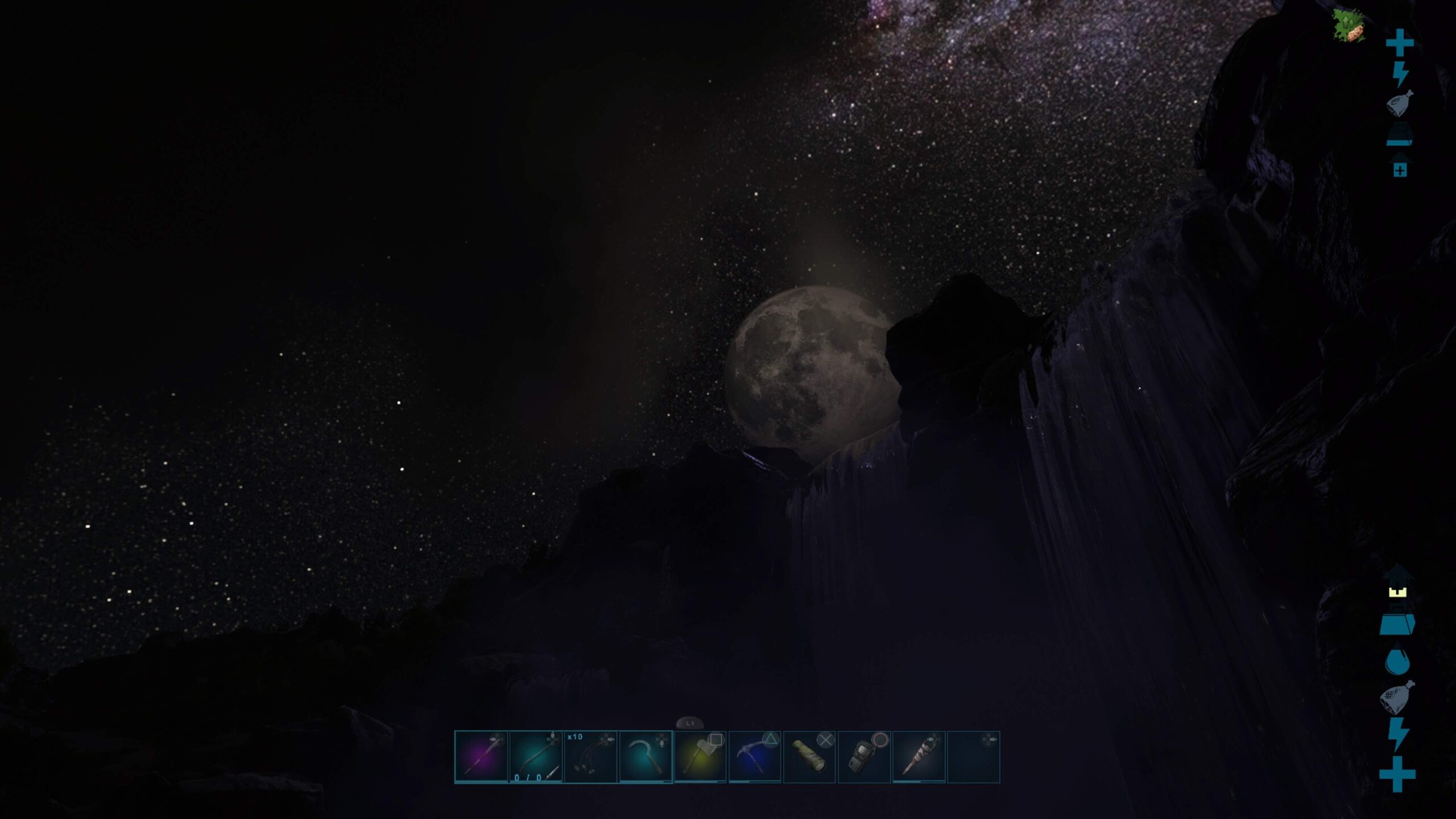Choose the bola stack of 10
Screen dimensions: 1456x819
click(590, 757)
